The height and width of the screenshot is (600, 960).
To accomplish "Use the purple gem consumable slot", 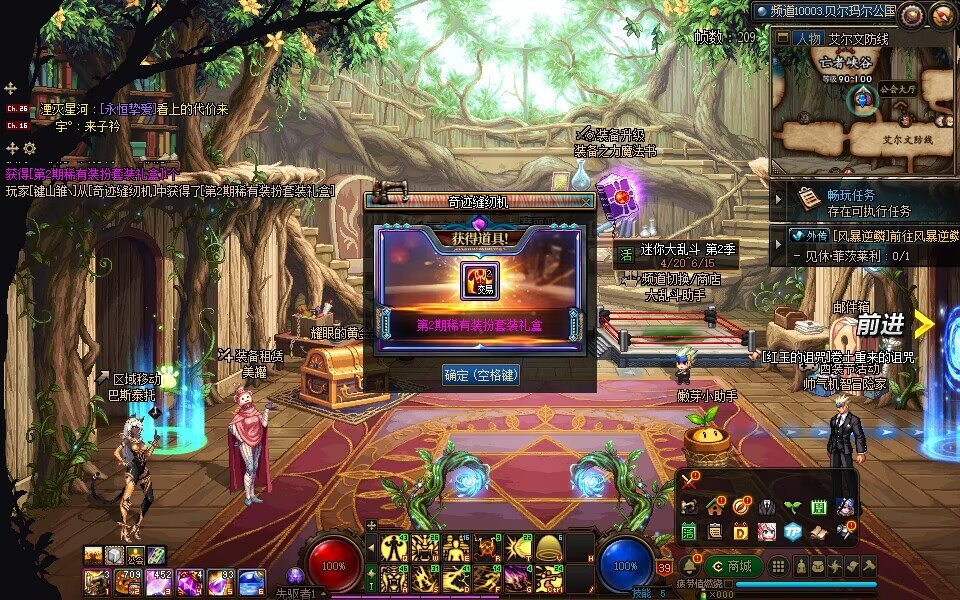I will pyautogui.click(x=190, y=581).
